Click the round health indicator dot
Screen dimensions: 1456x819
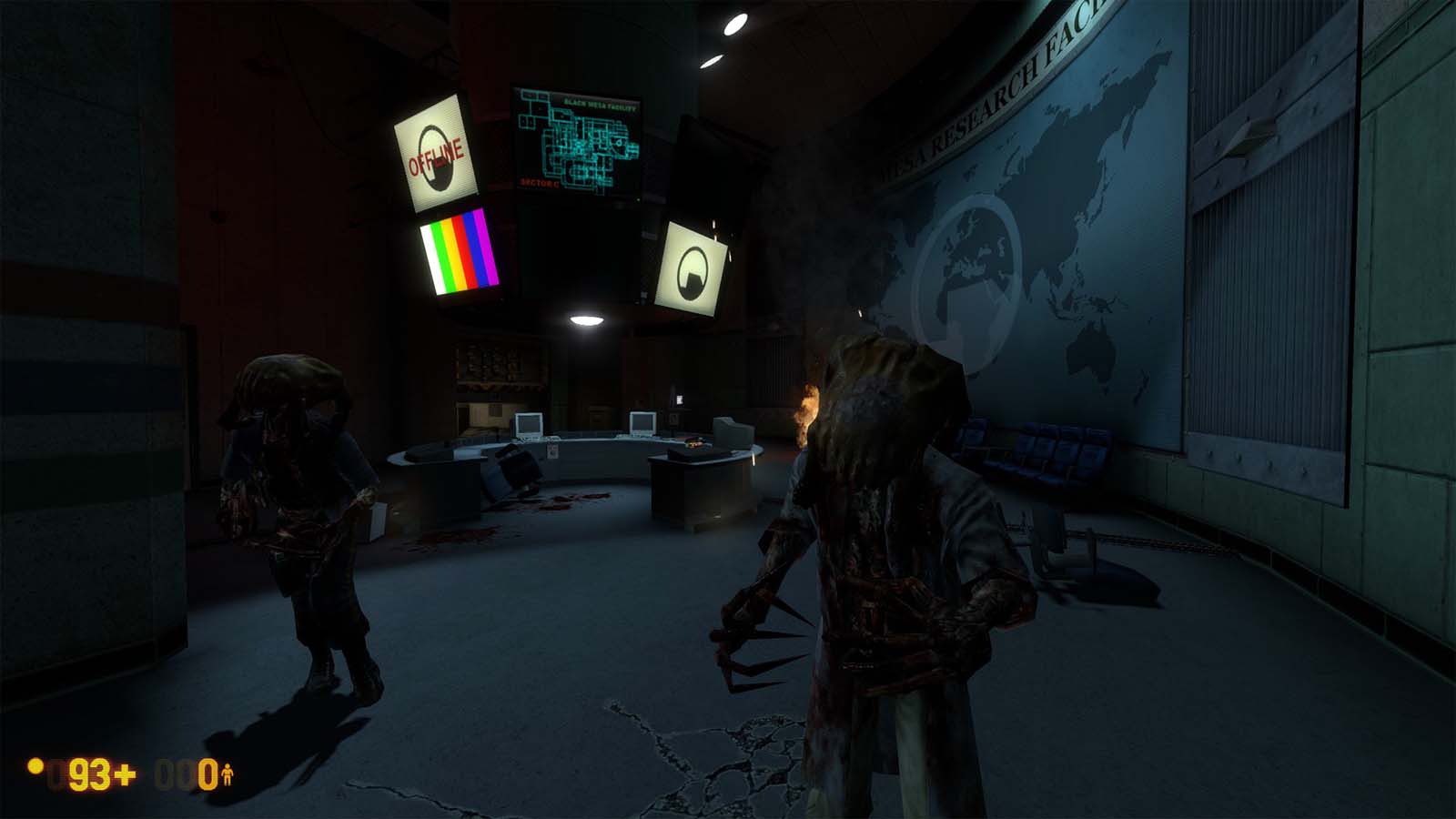pos(35,769)
